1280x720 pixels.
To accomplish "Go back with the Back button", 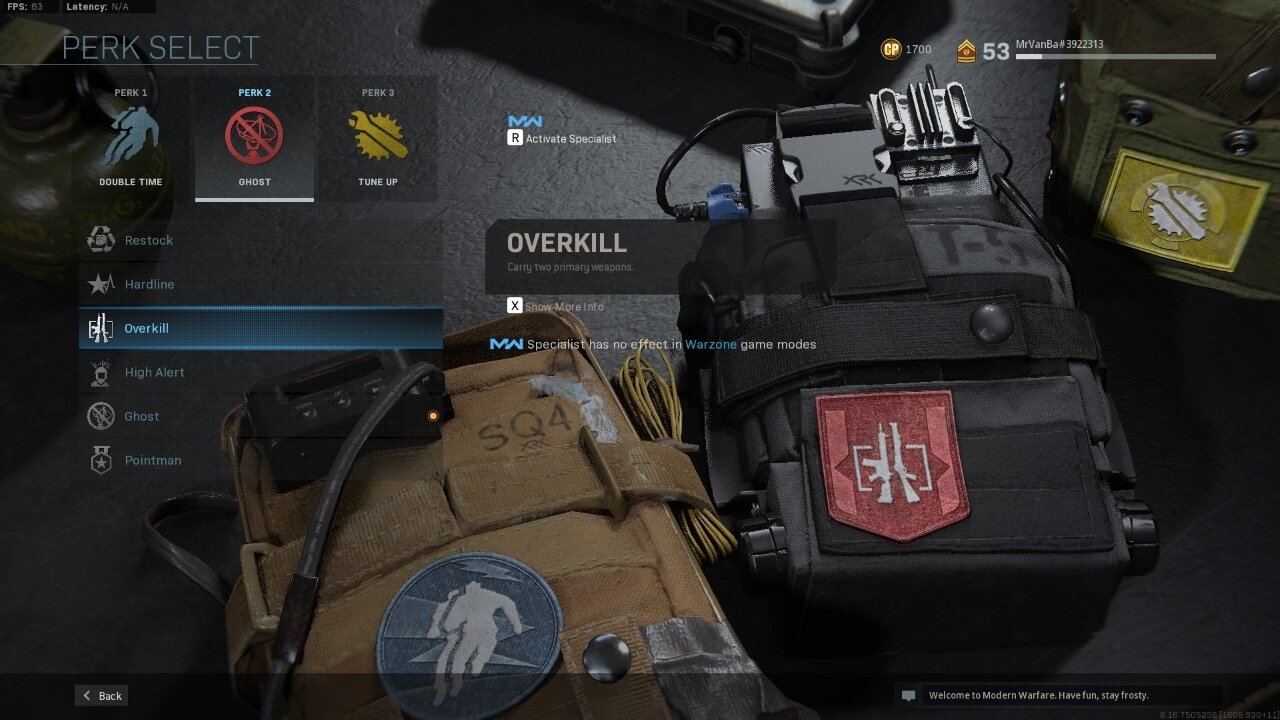I will (101, 696).
